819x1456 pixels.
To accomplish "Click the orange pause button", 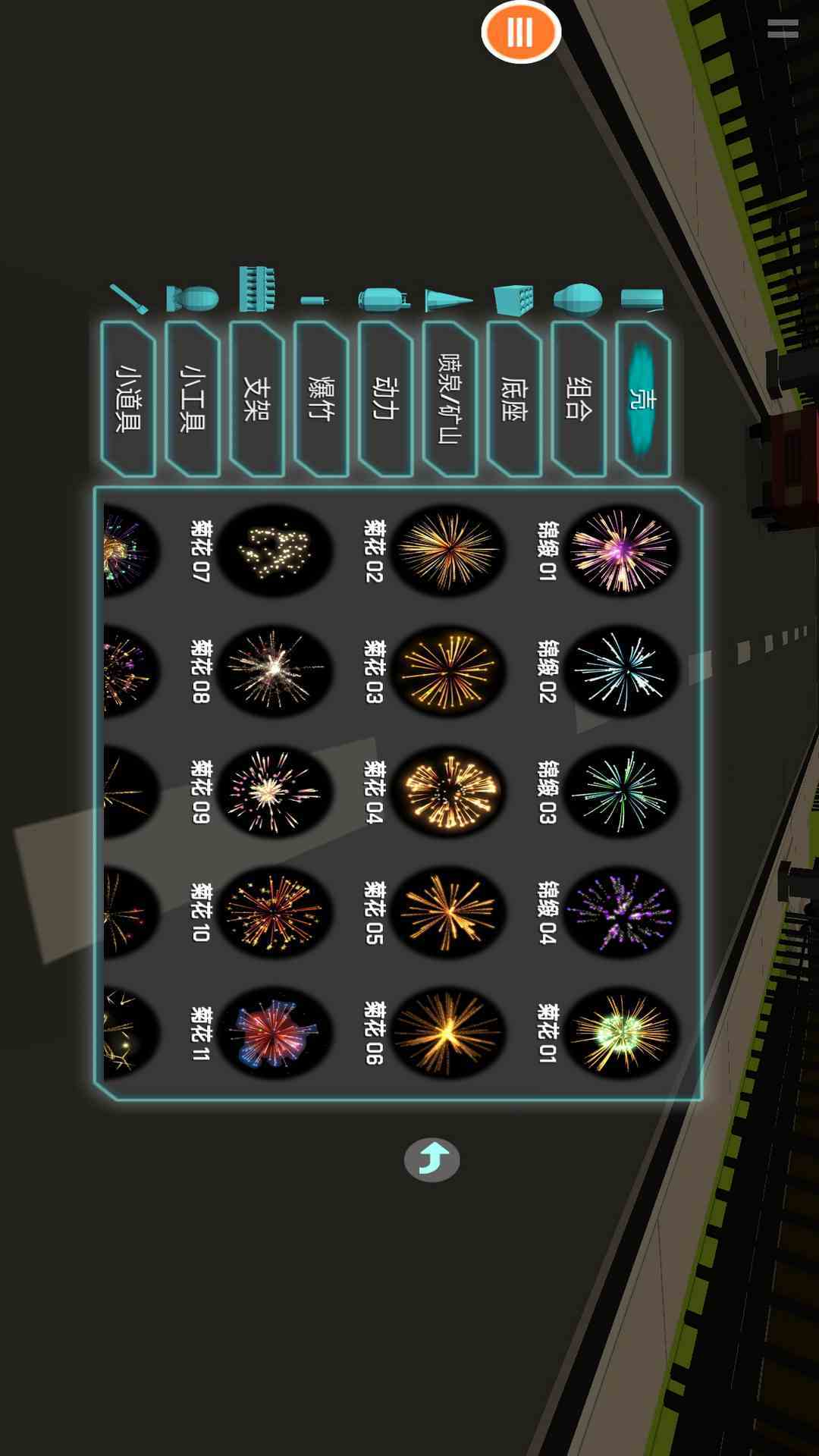I will pyautogui.click(x=521, y=33).
